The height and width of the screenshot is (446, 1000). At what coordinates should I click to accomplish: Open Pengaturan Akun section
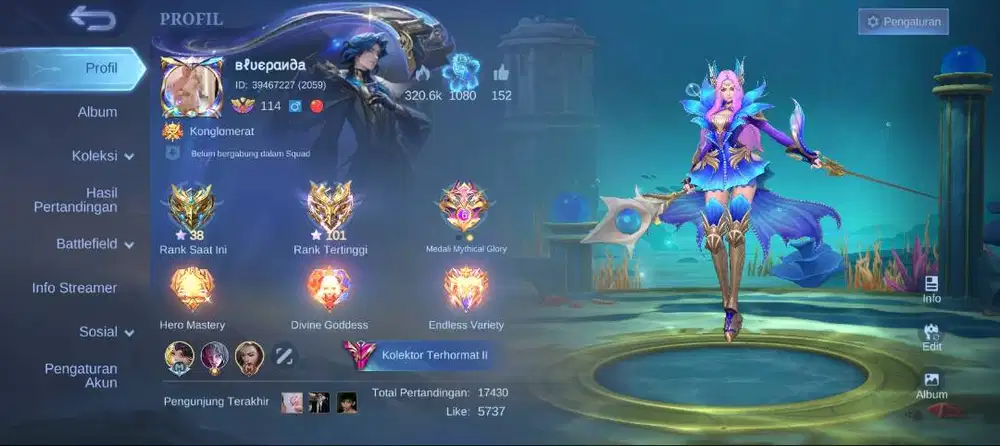(x=80, y=375)
